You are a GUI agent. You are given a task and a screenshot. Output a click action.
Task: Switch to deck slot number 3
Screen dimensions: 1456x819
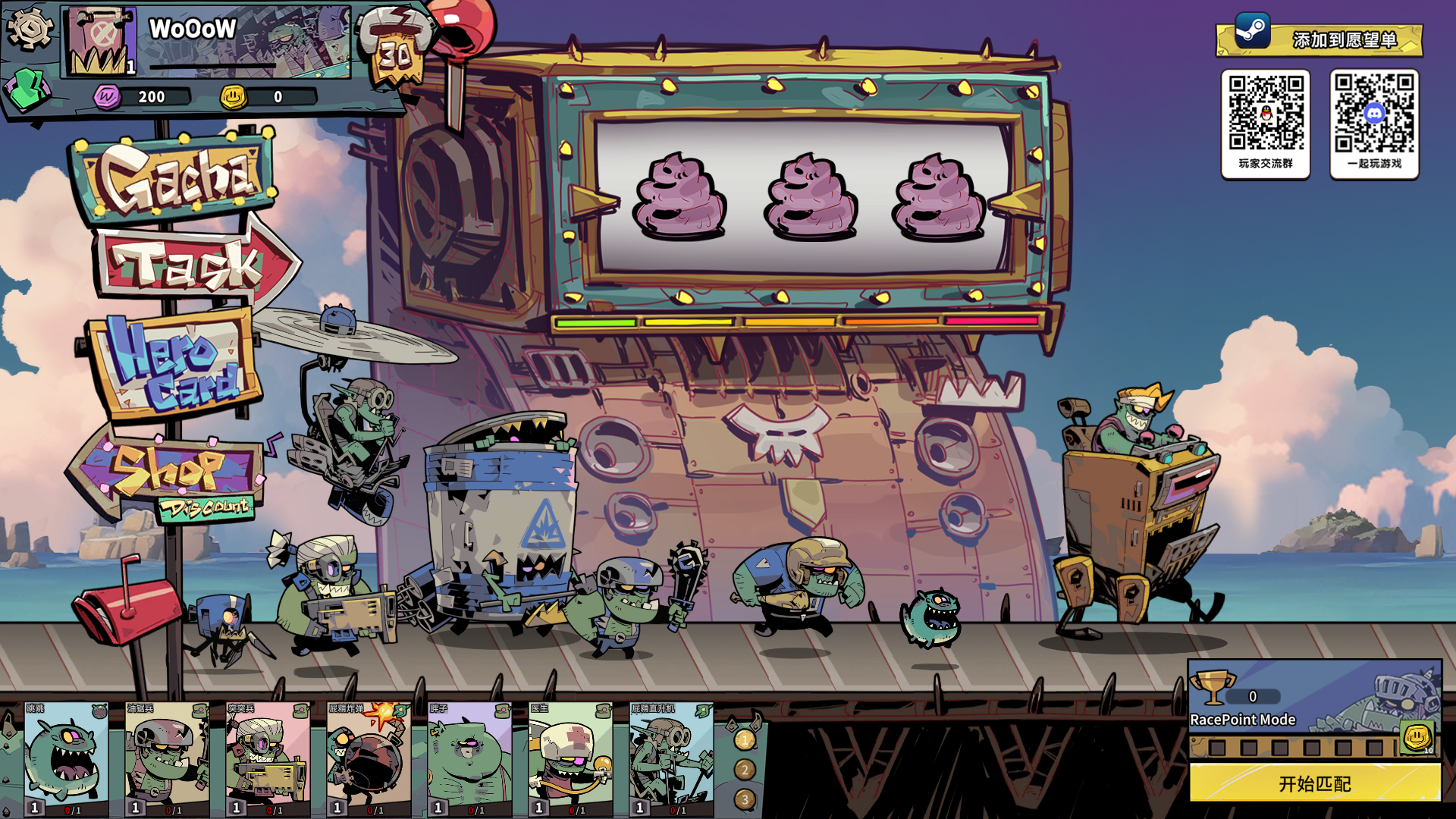coord(745,799)
